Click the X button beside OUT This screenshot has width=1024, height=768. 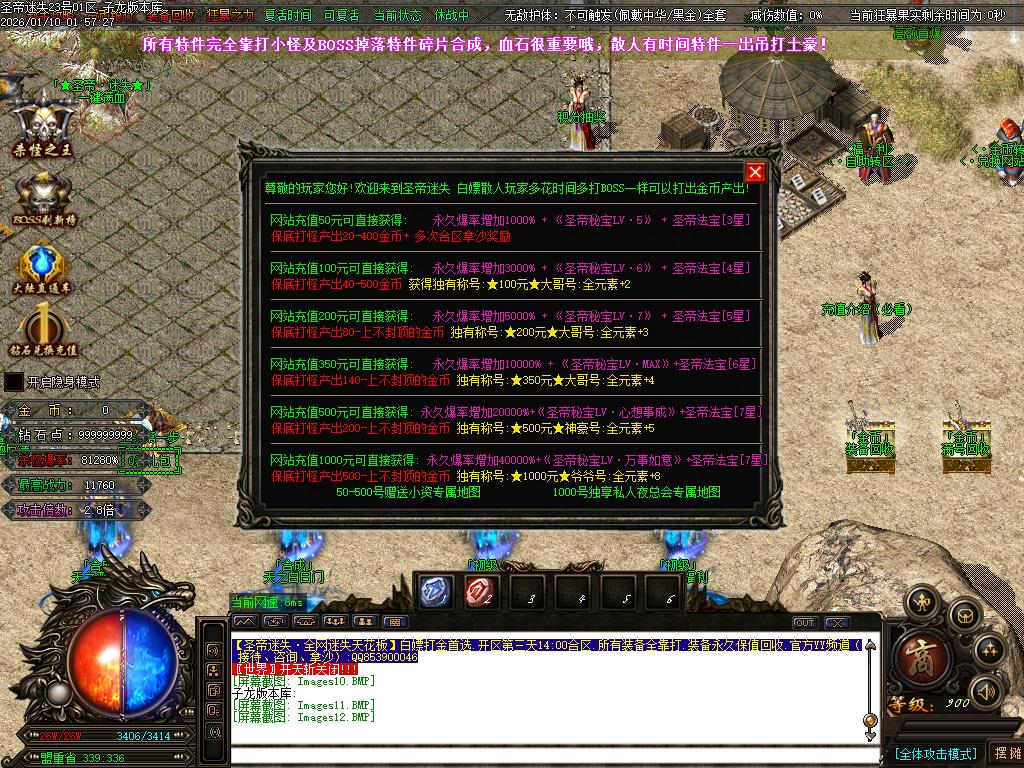coord(836,623)
